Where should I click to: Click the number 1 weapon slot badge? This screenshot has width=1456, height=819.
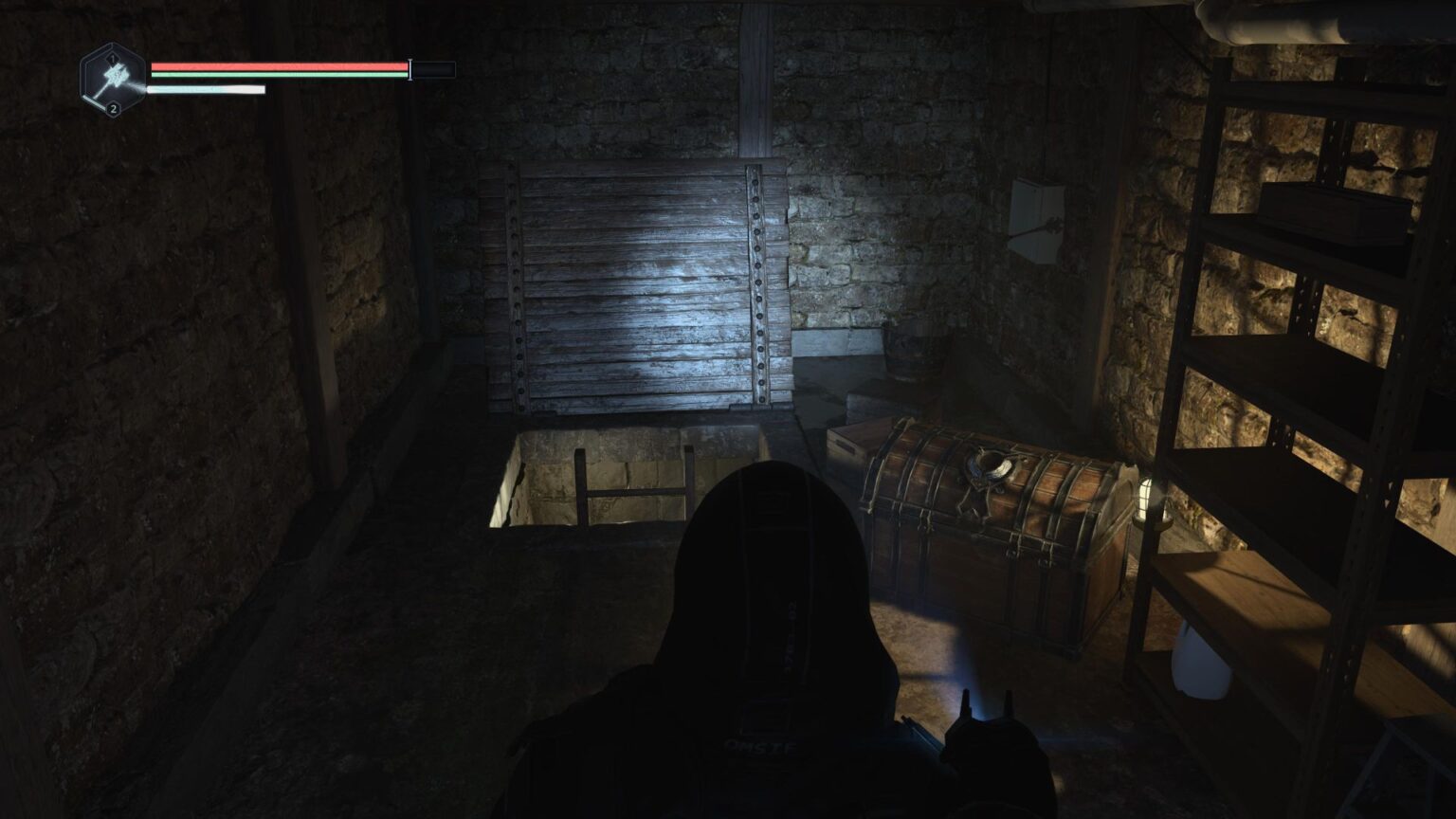tap(113, 59)
